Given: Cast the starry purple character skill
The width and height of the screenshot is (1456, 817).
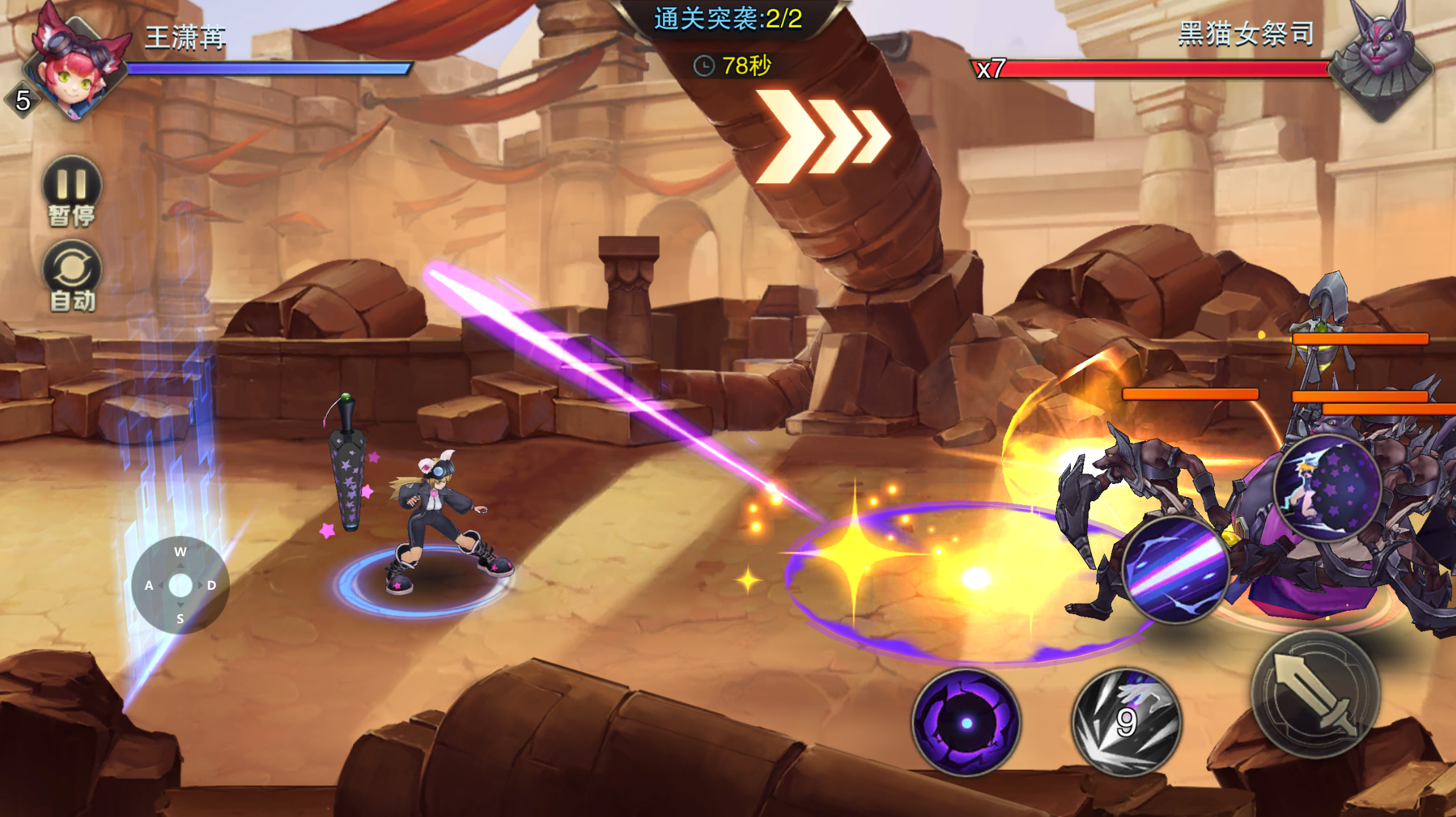Looking at the screenshot, I should (x=1327, y=487).
